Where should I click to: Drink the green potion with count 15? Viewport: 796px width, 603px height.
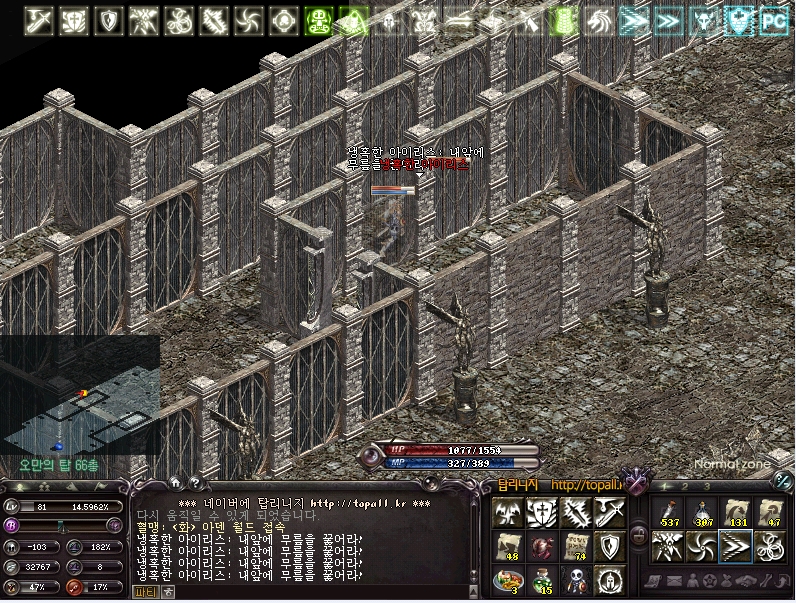tap(541, 580)
